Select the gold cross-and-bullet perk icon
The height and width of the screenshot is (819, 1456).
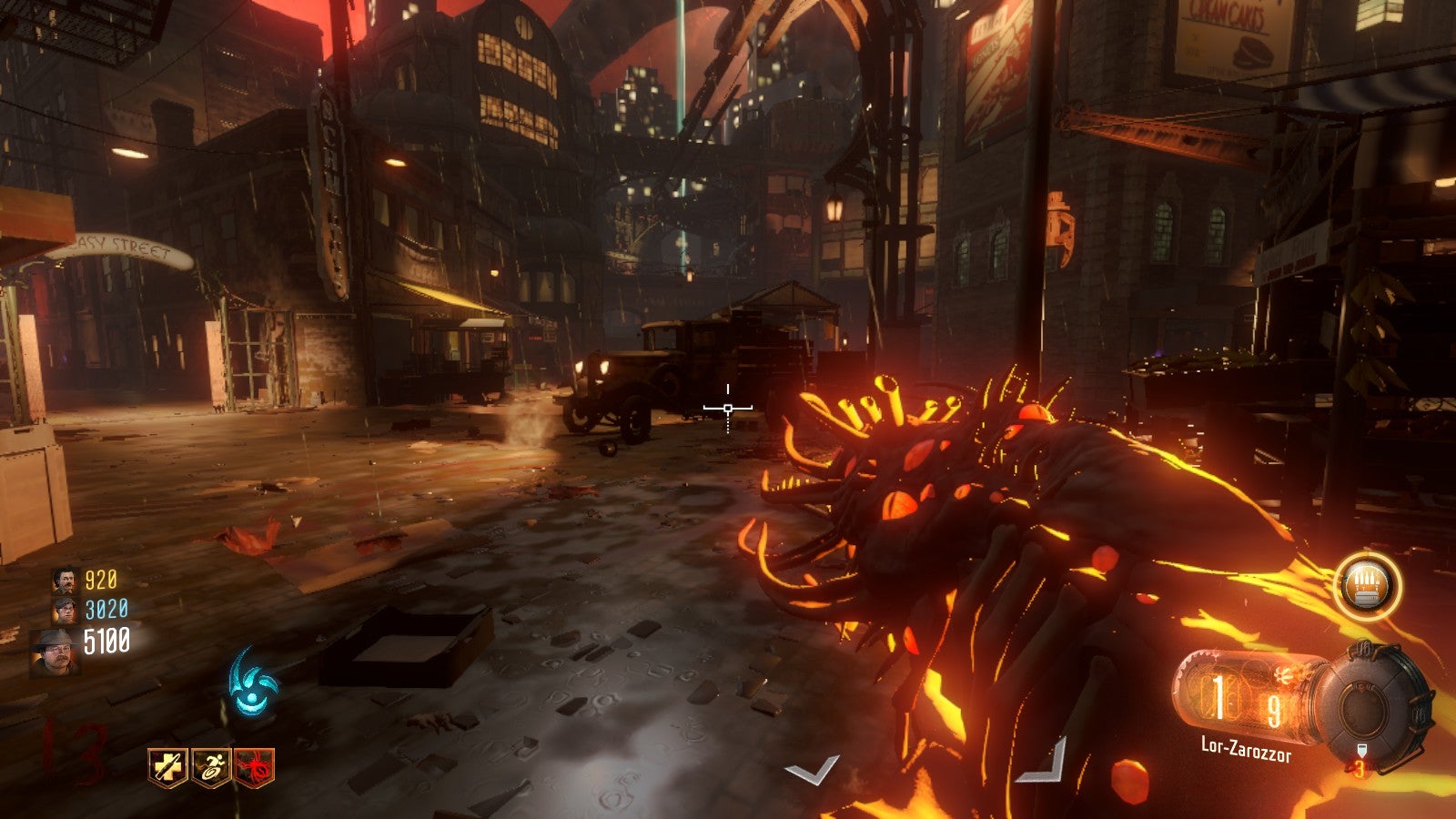[168, 768]
